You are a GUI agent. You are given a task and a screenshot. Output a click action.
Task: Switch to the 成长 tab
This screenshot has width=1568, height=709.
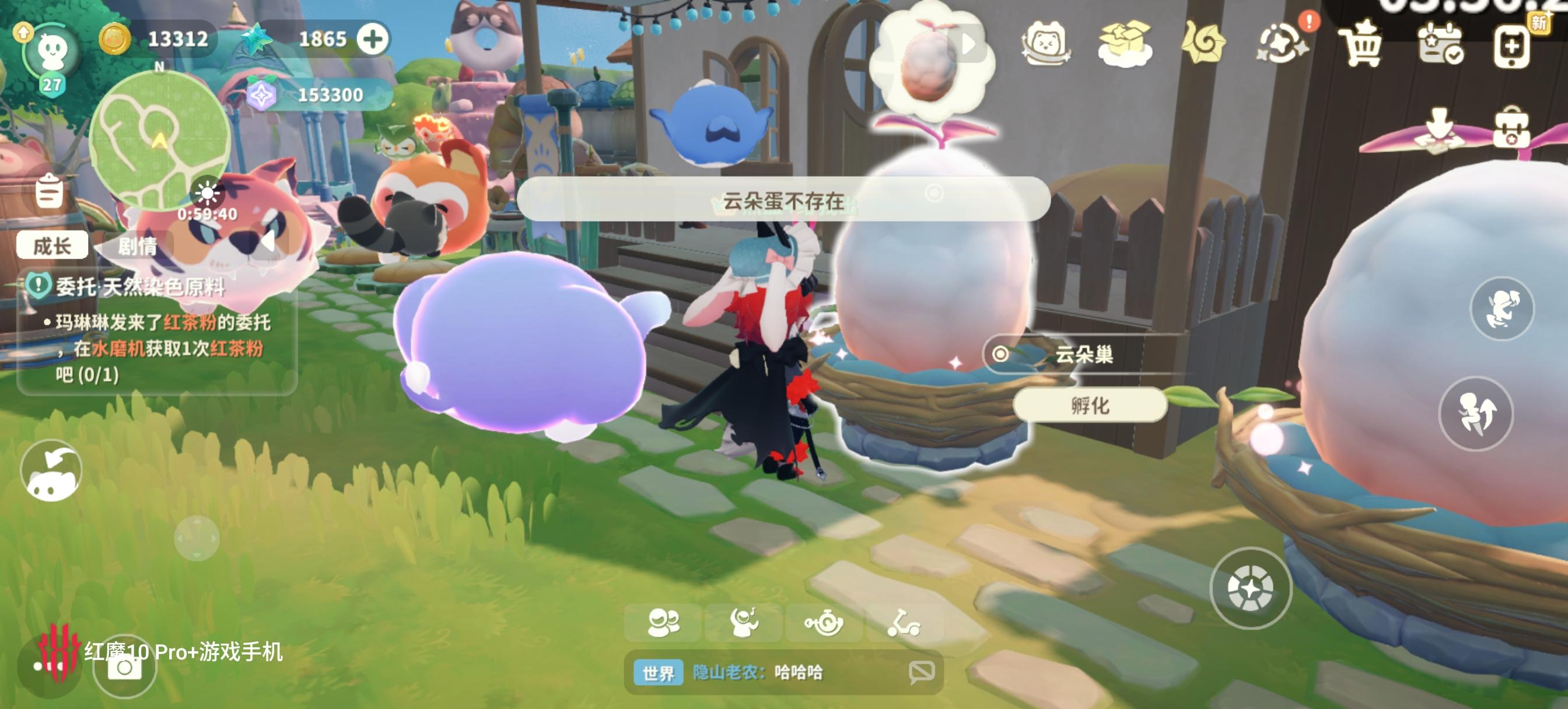pyautogui.click(x=52, y=246)
